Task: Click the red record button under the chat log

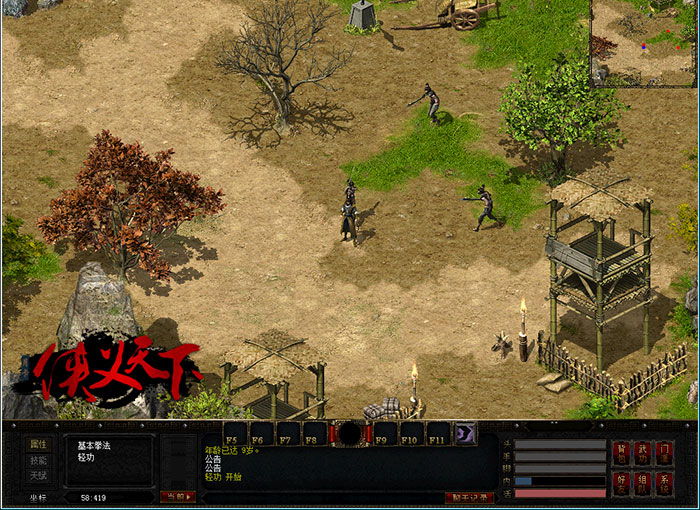Action: pyautogui.click(x=469, y=497)
